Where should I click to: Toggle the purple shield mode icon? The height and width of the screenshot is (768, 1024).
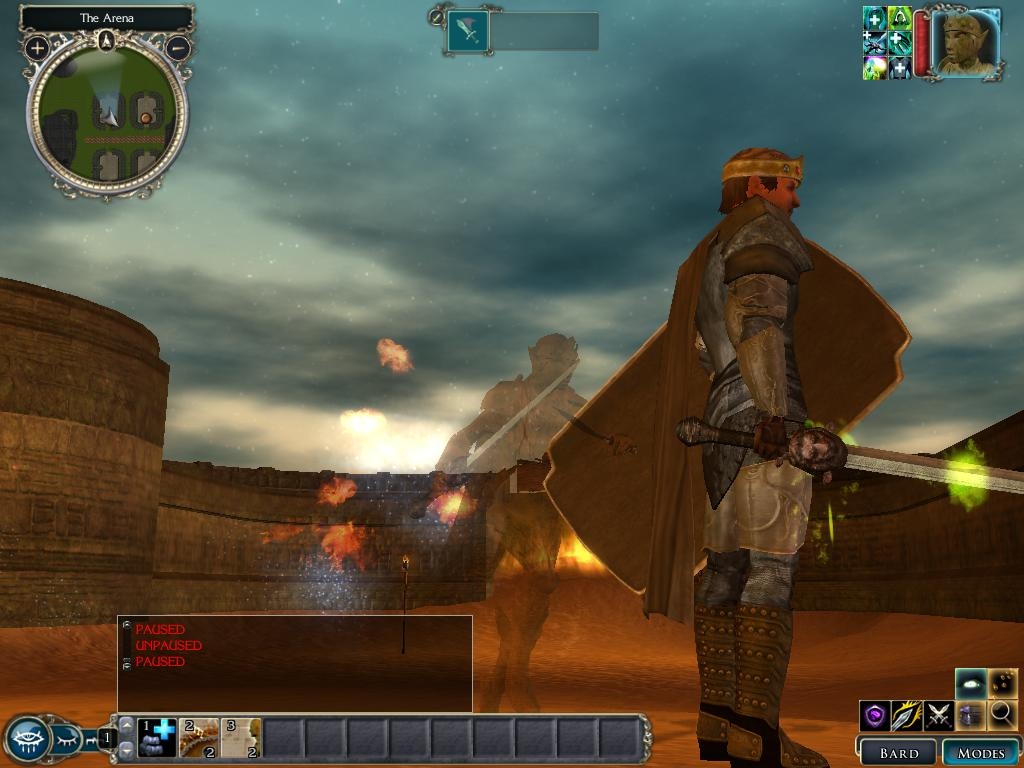pos(875,715)
